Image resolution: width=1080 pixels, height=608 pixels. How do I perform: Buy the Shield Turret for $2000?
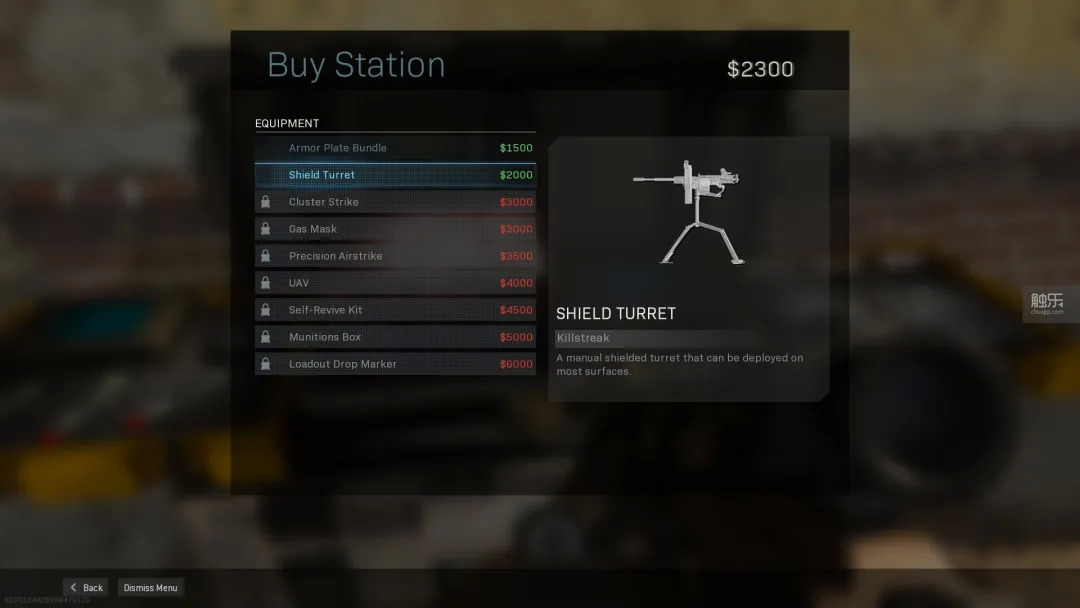395,175
